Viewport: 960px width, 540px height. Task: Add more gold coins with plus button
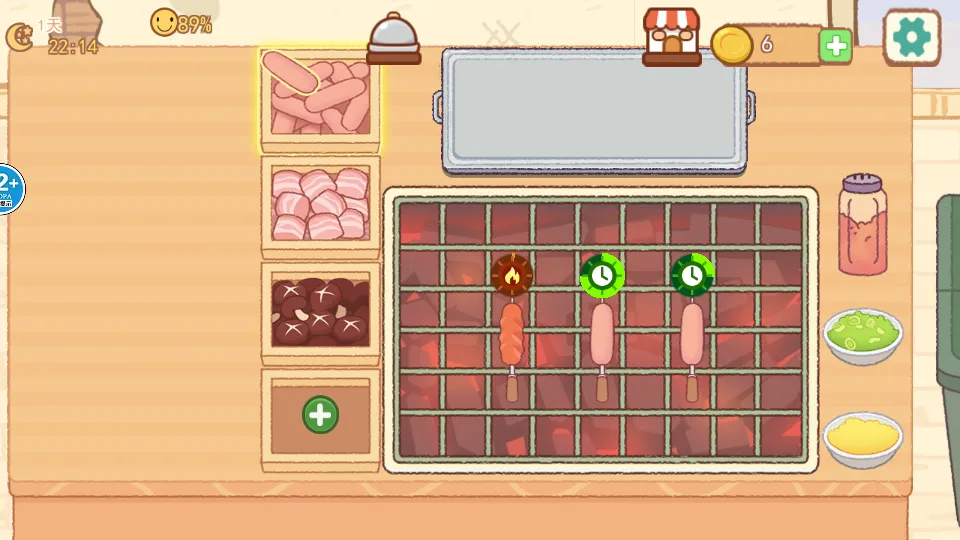click(x=835, y=45)
